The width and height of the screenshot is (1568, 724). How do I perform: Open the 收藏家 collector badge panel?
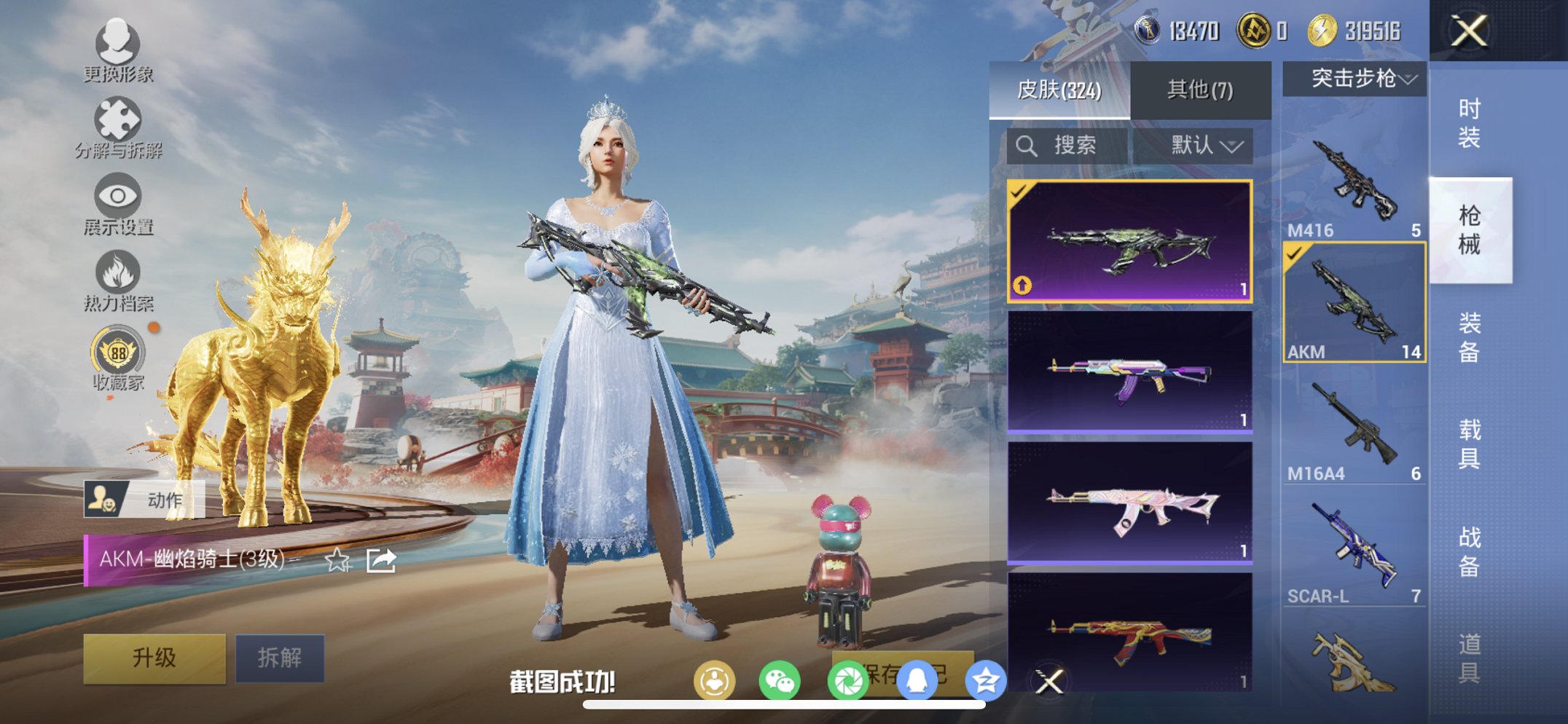point(119,355)
